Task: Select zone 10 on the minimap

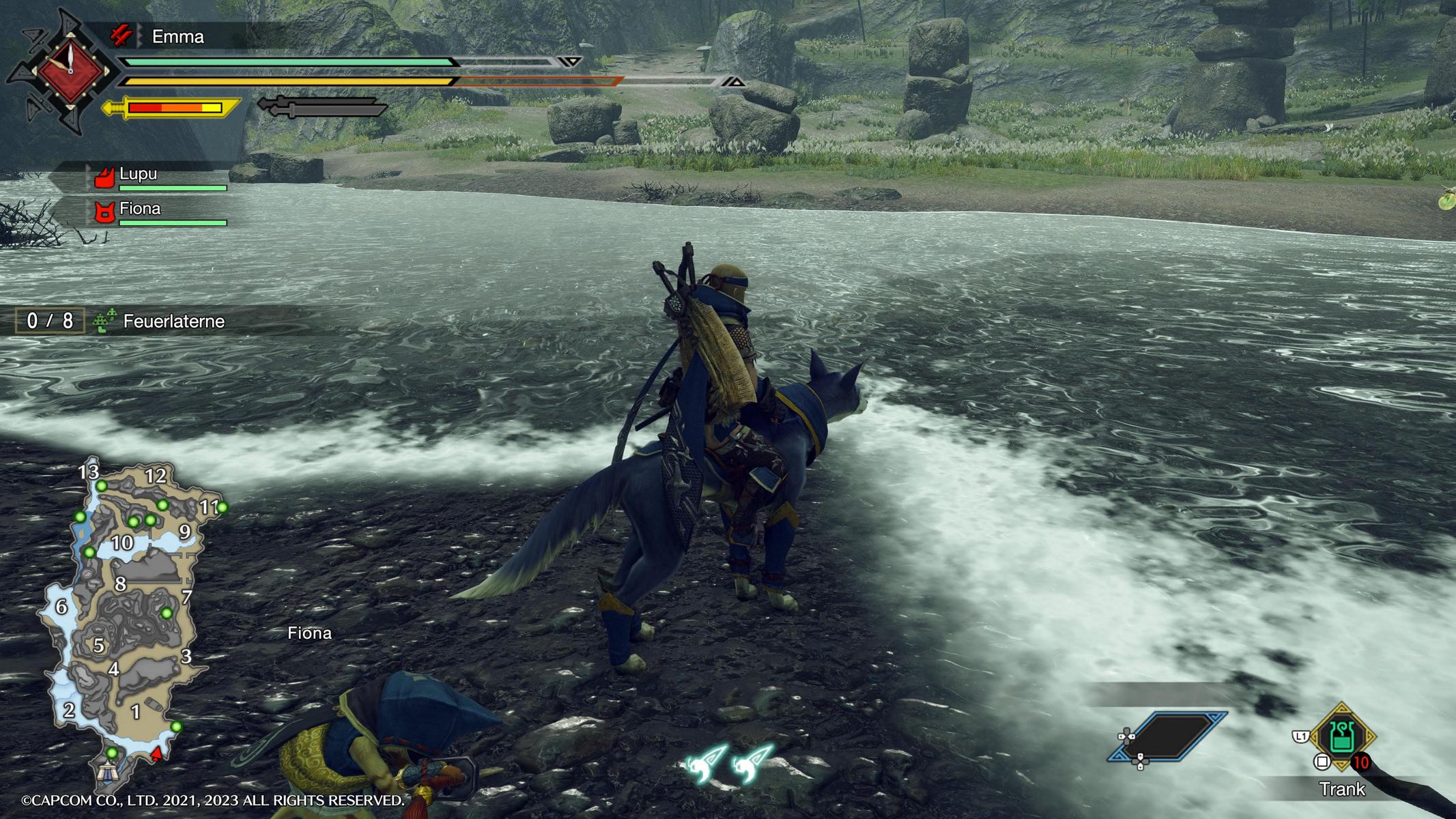Action: (122, 543)
